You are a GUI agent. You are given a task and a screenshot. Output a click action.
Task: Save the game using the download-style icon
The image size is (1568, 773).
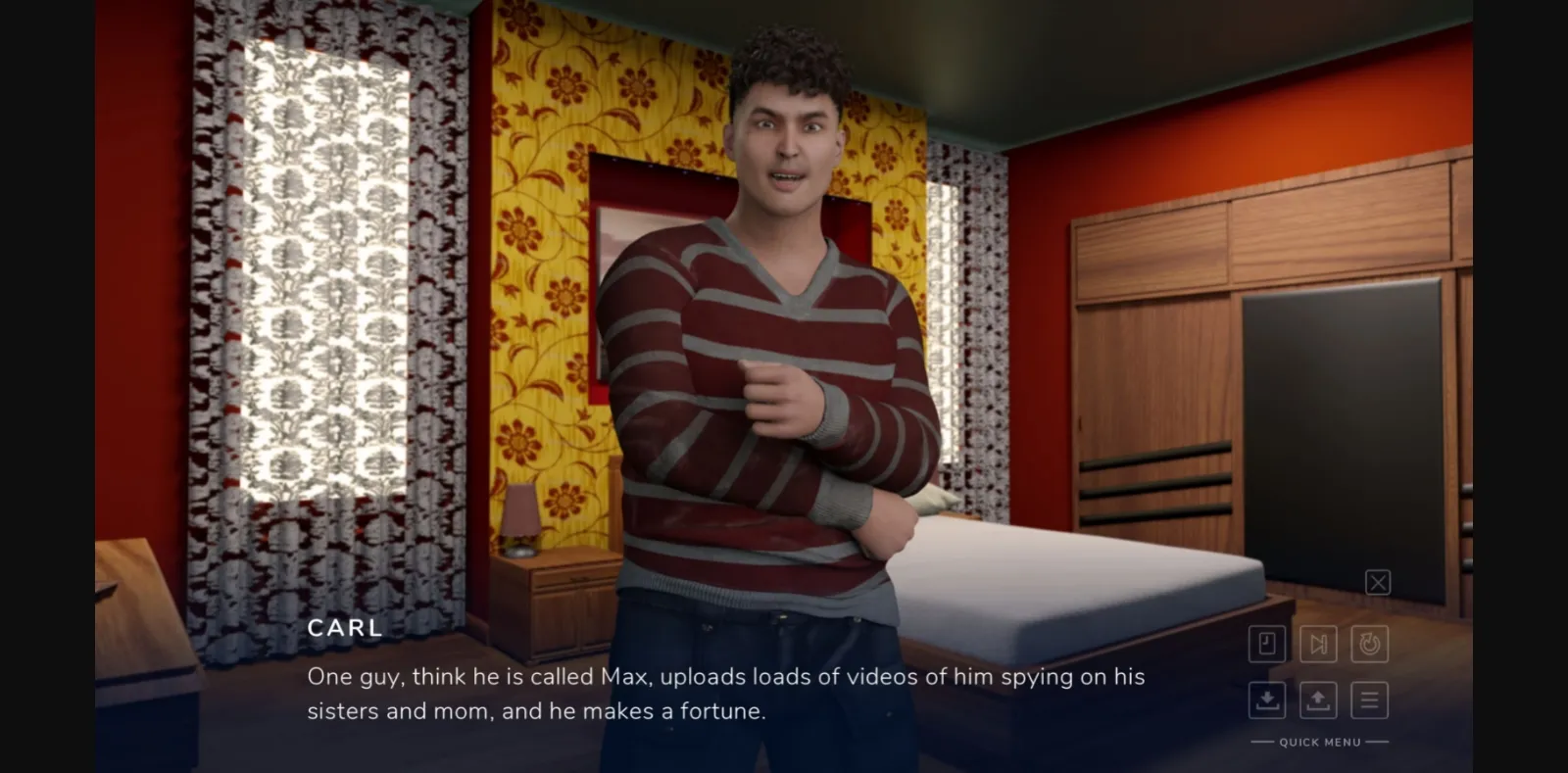[x=1267, y=701]
